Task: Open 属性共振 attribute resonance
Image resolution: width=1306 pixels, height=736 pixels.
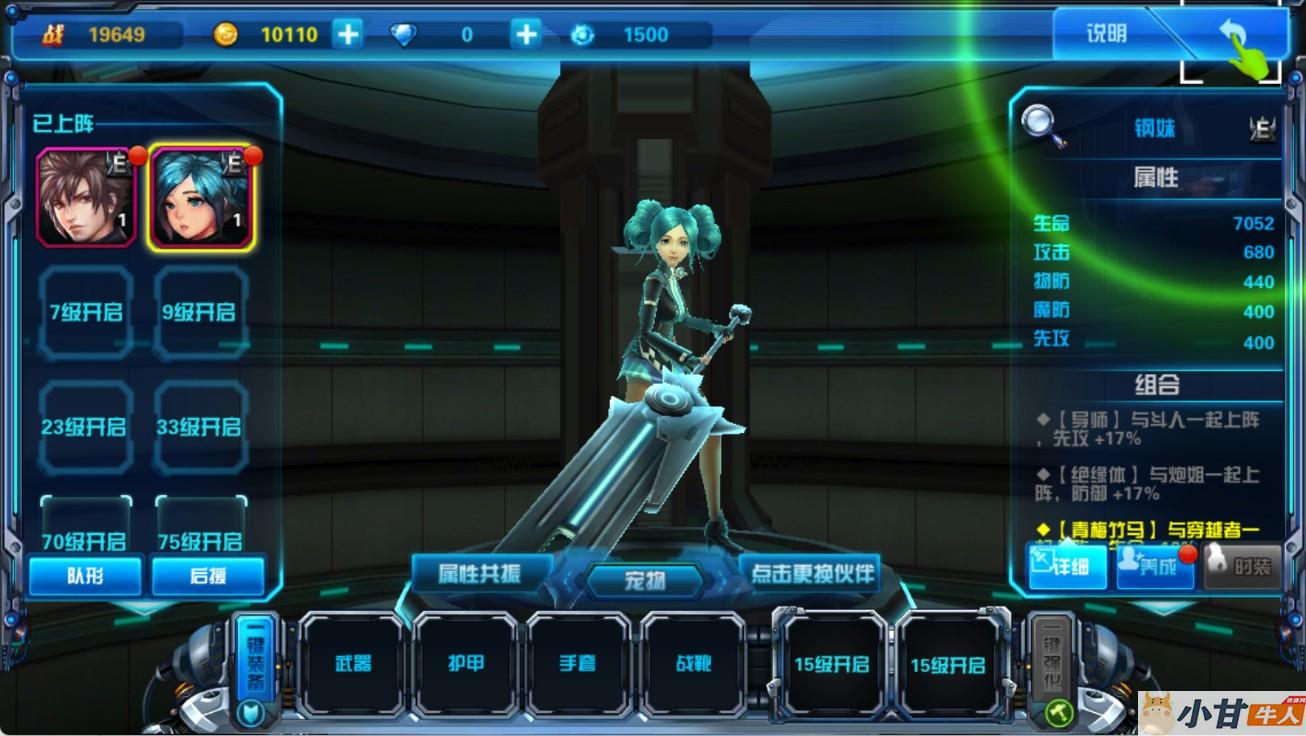Action: click(481, 574)
